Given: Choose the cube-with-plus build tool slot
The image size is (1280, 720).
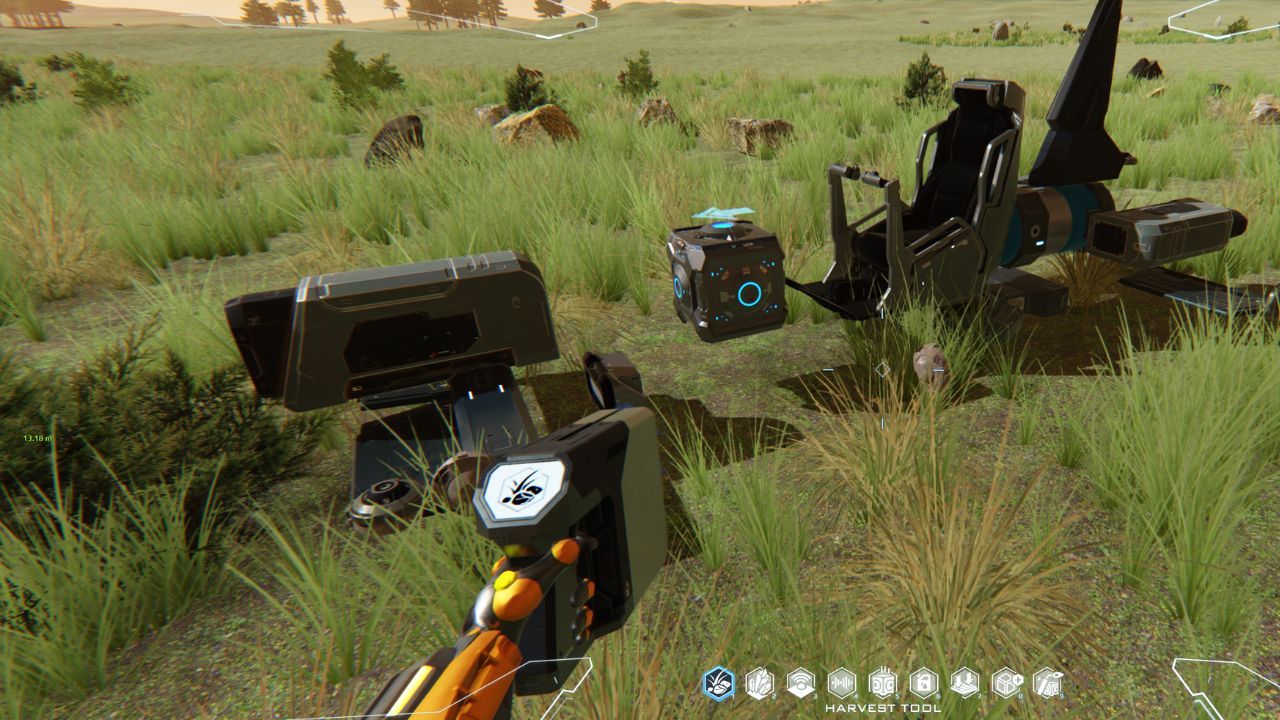Looking at the screenshot, I should (1005, 683).
